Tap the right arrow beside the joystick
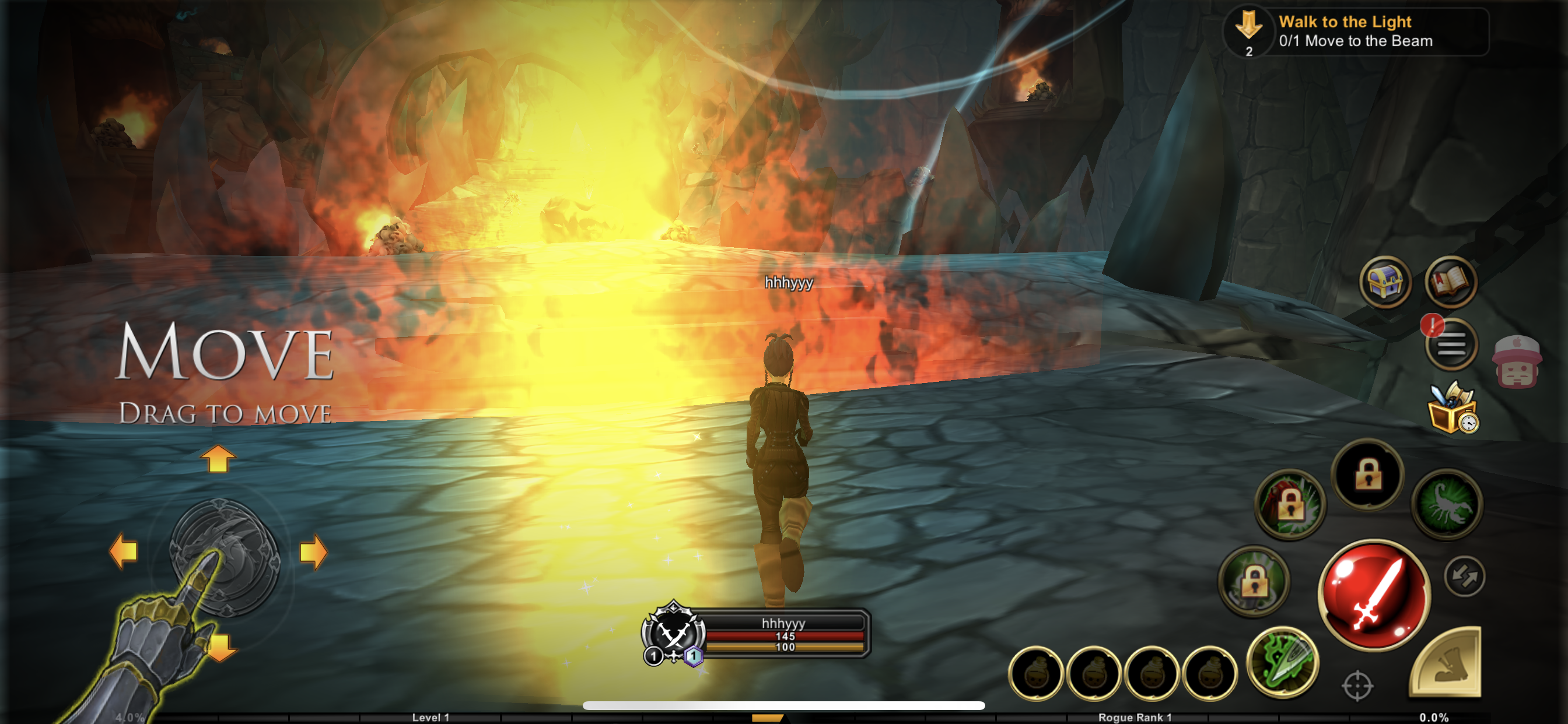The height and width of the screenshot is (724, 1568). point(313,553)
